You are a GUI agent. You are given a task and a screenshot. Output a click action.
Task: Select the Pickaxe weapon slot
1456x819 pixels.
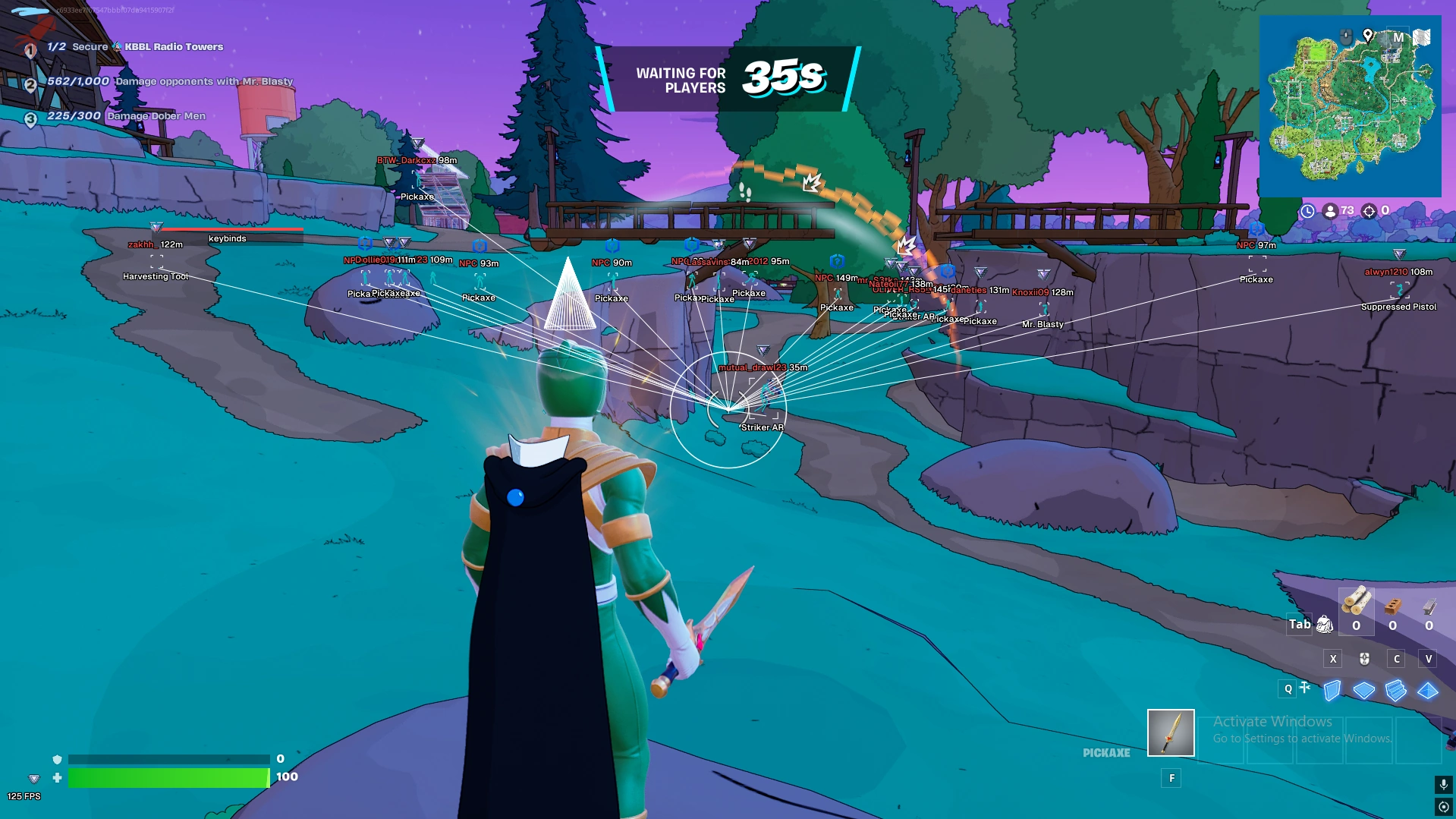1170,732
